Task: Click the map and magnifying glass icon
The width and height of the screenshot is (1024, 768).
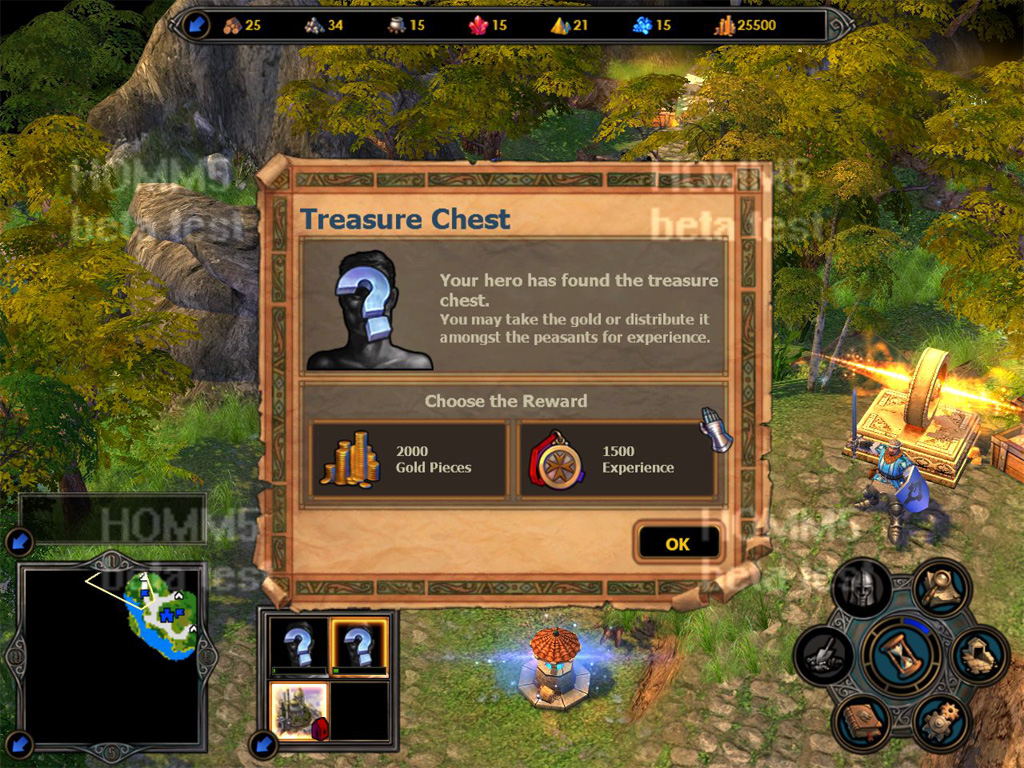Action: click(x=941, y=589)
